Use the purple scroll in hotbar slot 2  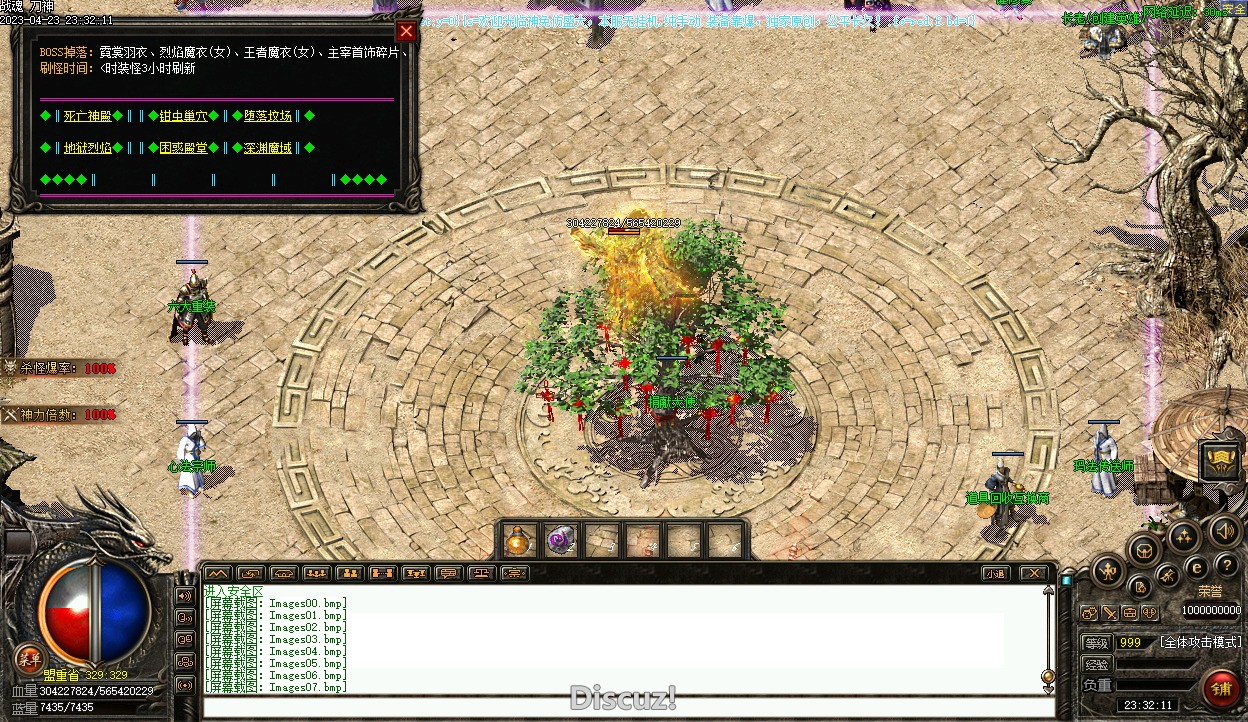pyautogui.click(x=559, y=540)
